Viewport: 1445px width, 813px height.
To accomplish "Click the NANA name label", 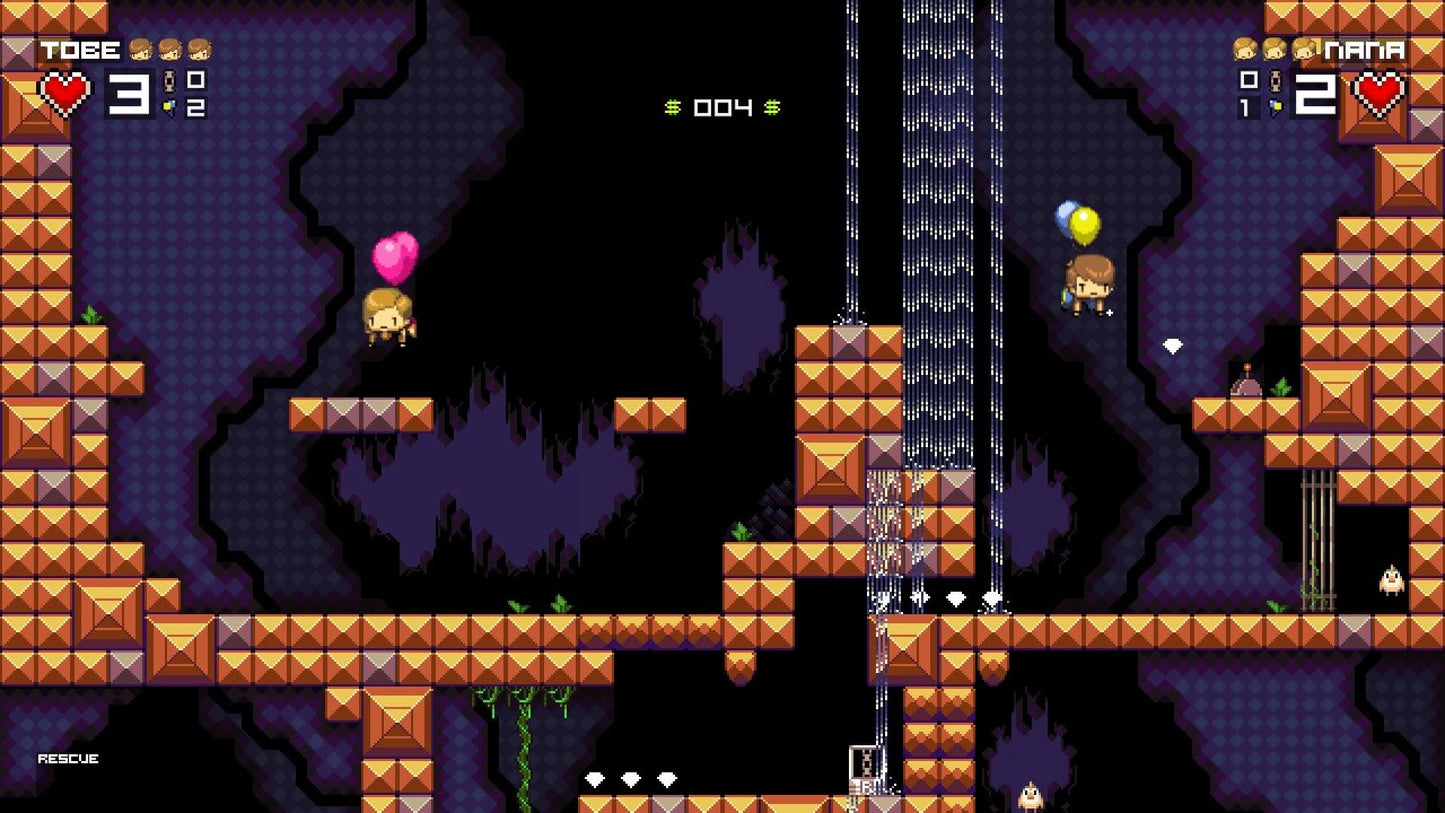I will 1365,48.
